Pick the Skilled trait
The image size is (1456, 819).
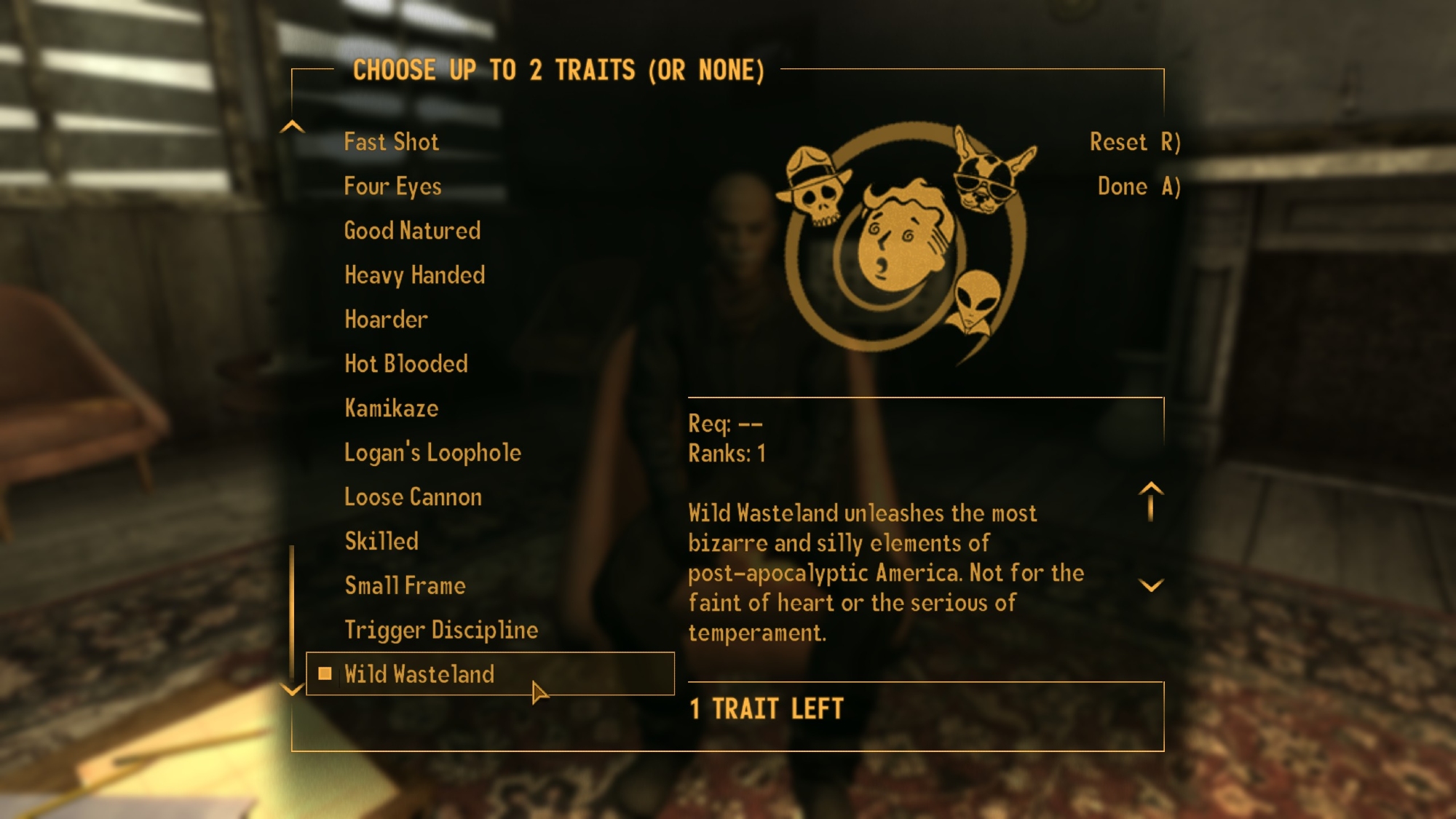click(x=381, y=542)
